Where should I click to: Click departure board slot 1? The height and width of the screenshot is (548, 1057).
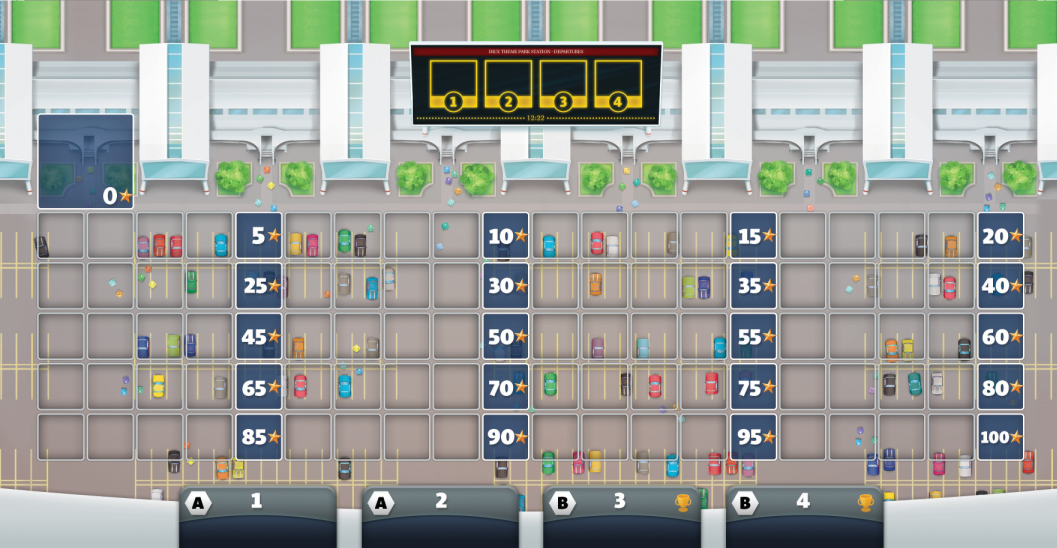point(453,83)
